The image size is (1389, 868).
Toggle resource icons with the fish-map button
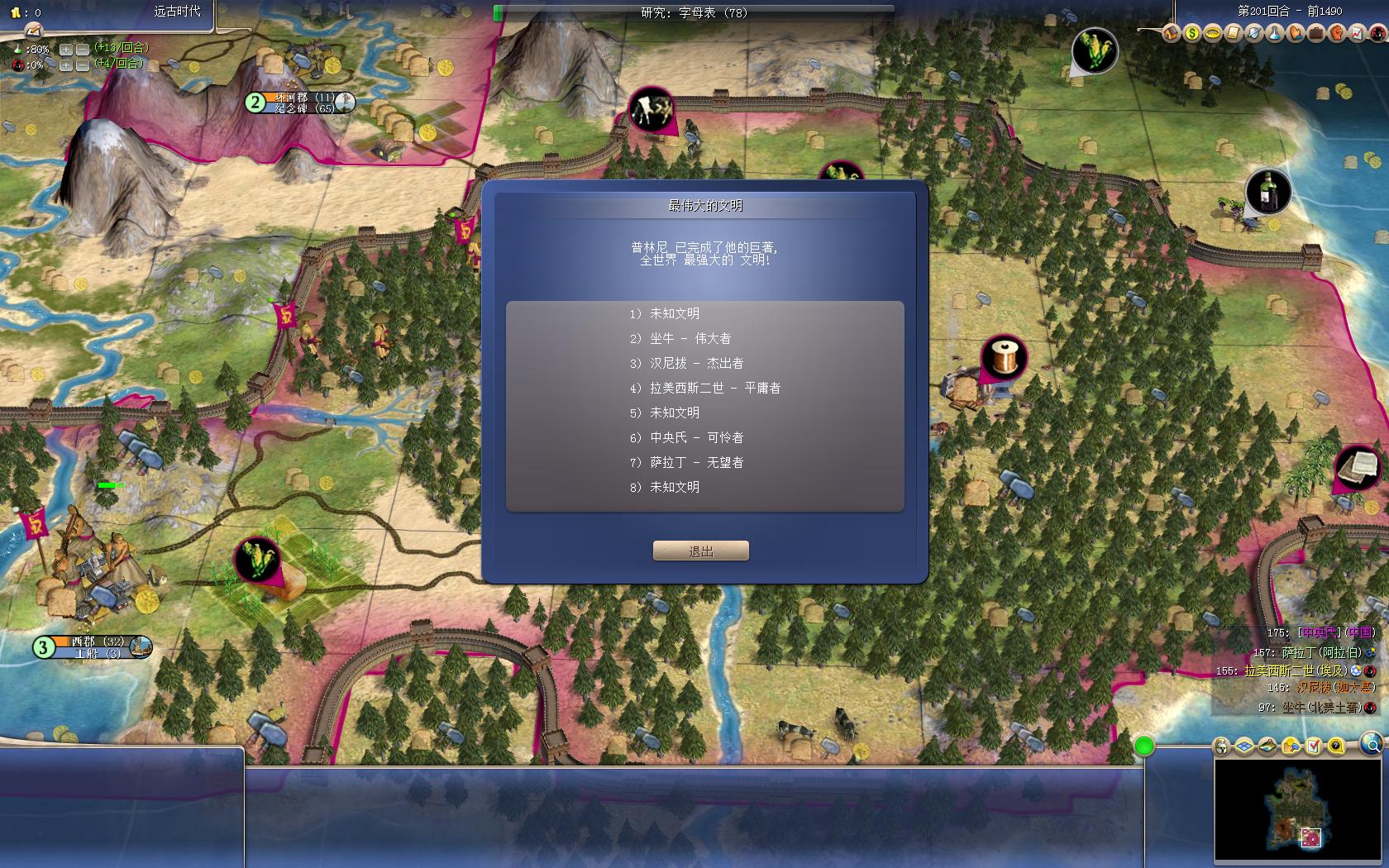coord(1267,747)
